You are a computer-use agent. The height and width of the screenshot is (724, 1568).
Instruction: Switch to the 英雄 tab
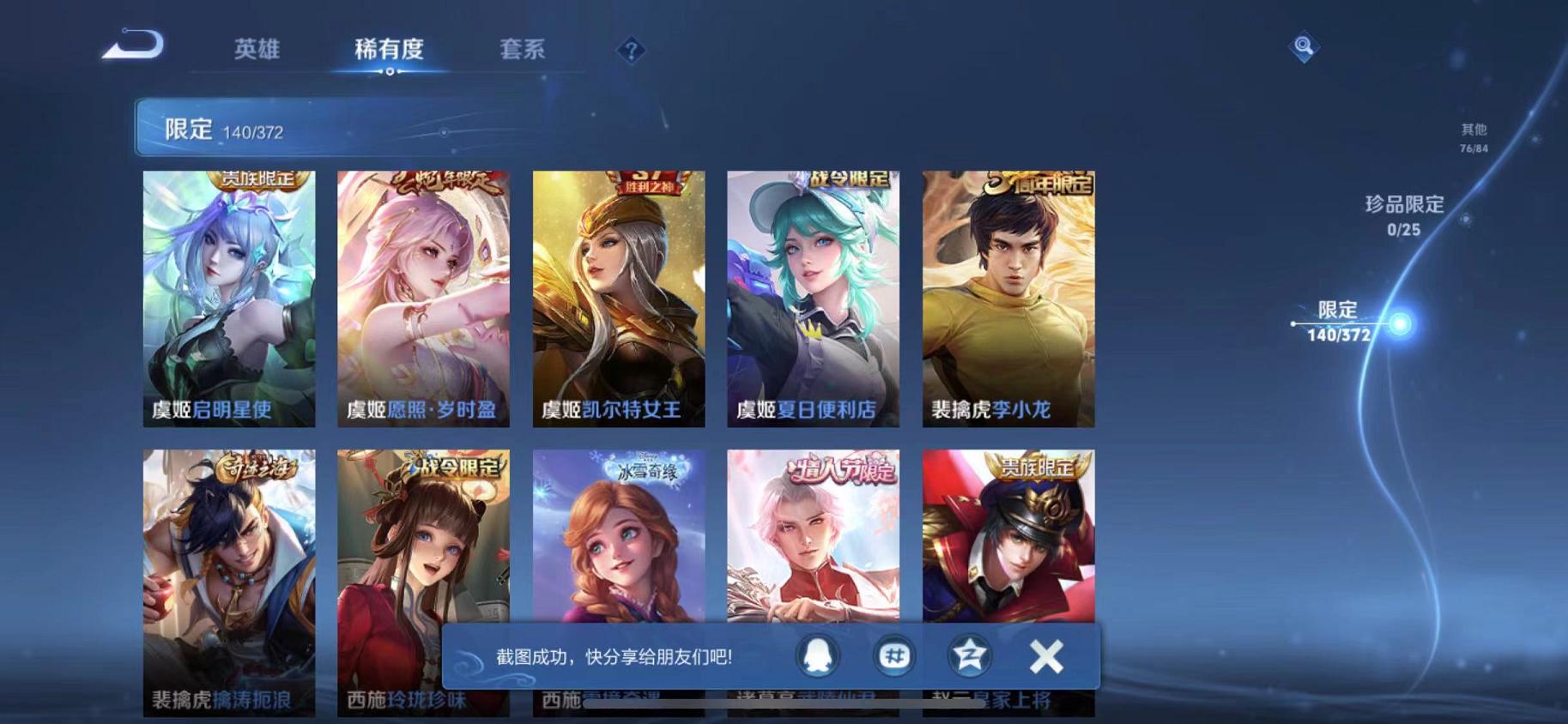257,50
